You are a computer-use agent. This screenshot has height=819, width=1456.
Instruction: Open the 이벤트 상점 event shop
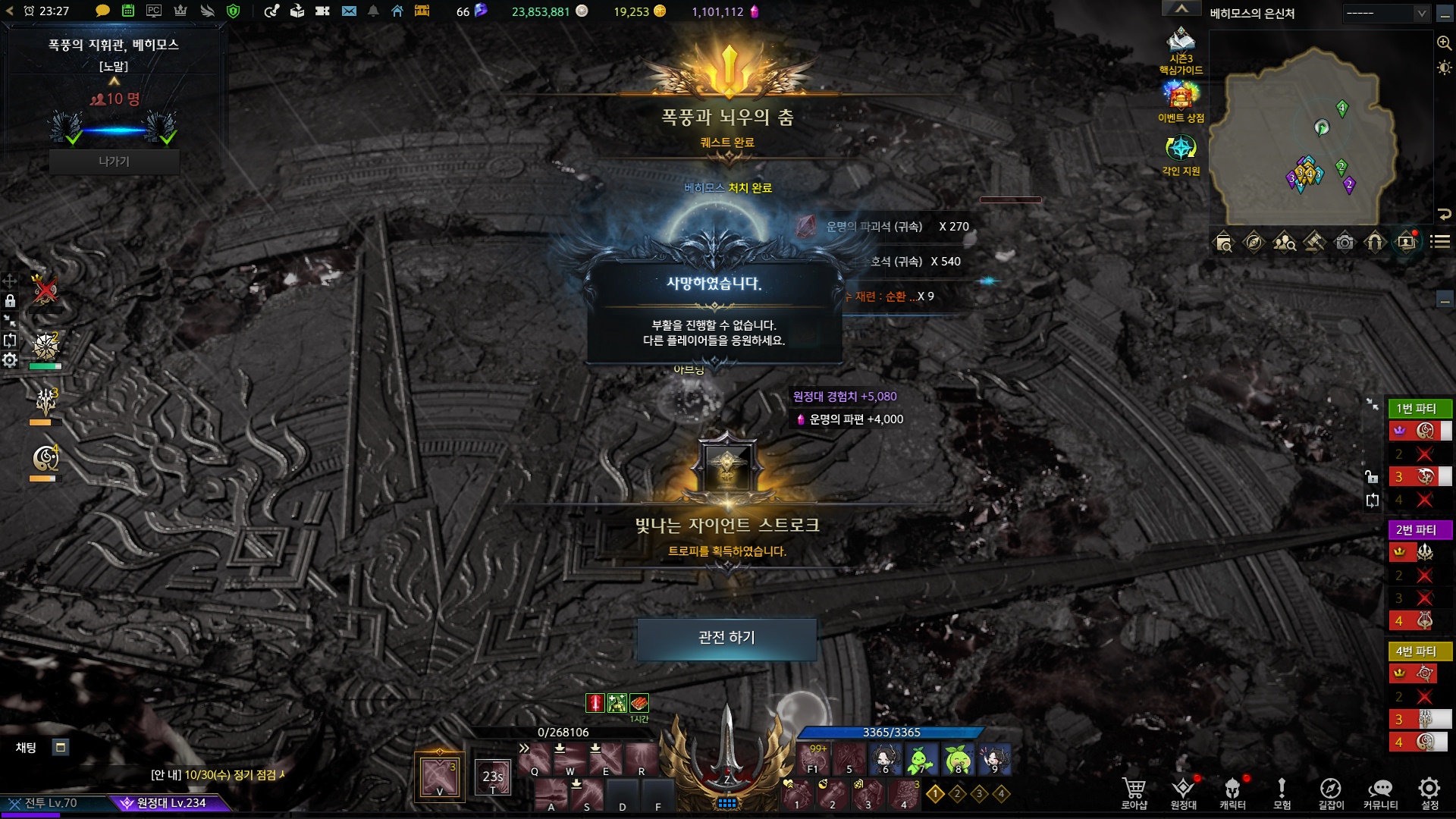pos(1181,102)
